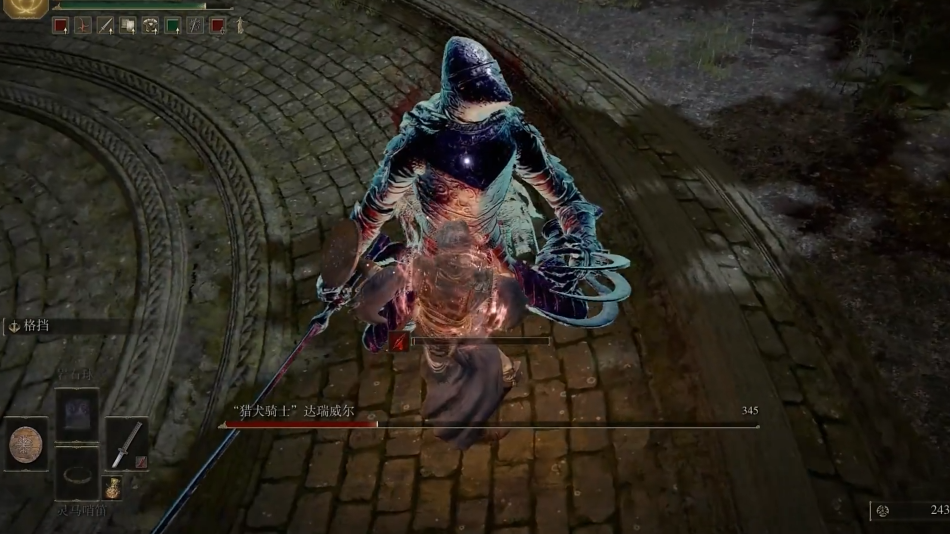Select the equipped katana weapon slot
The image size is (950, 534).
(126, 443)
